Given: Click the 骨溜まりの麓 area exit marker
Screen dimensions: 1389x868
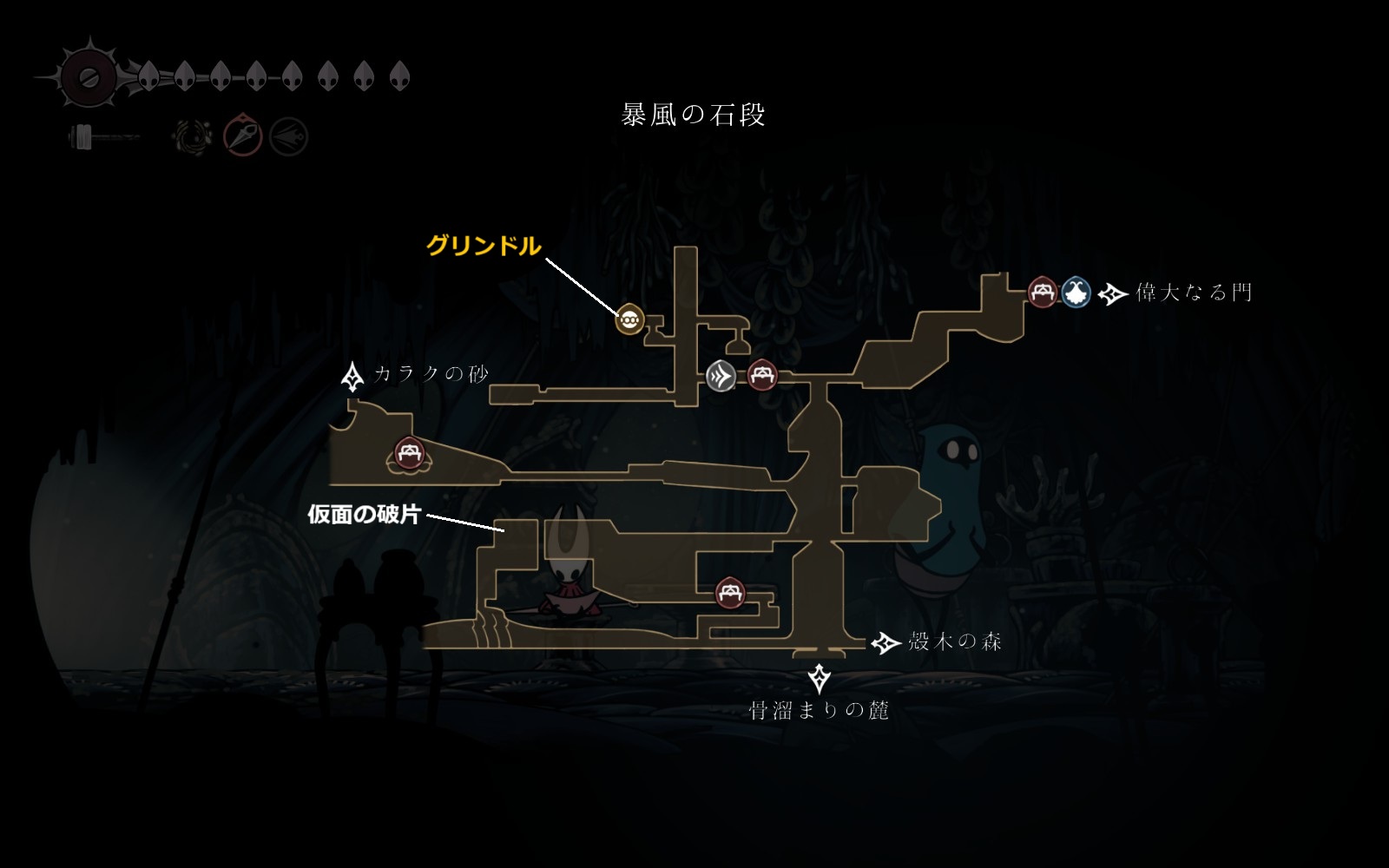Looking at the screenshot, I should point(819,678).
